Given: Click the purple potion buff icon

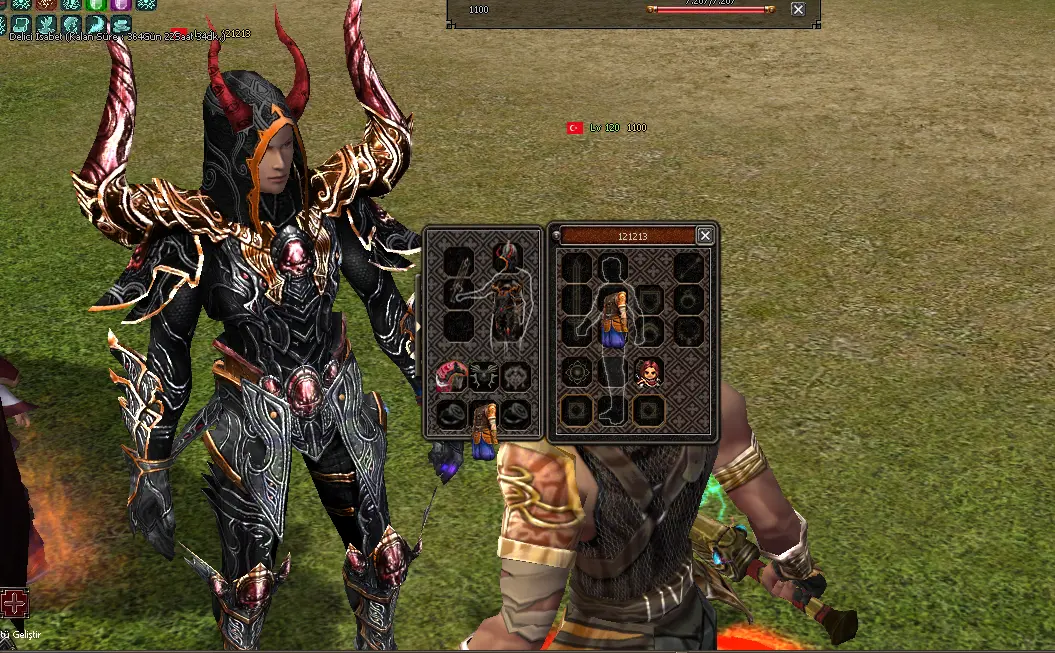Looking at the screenshot, I should pos(122,4).
